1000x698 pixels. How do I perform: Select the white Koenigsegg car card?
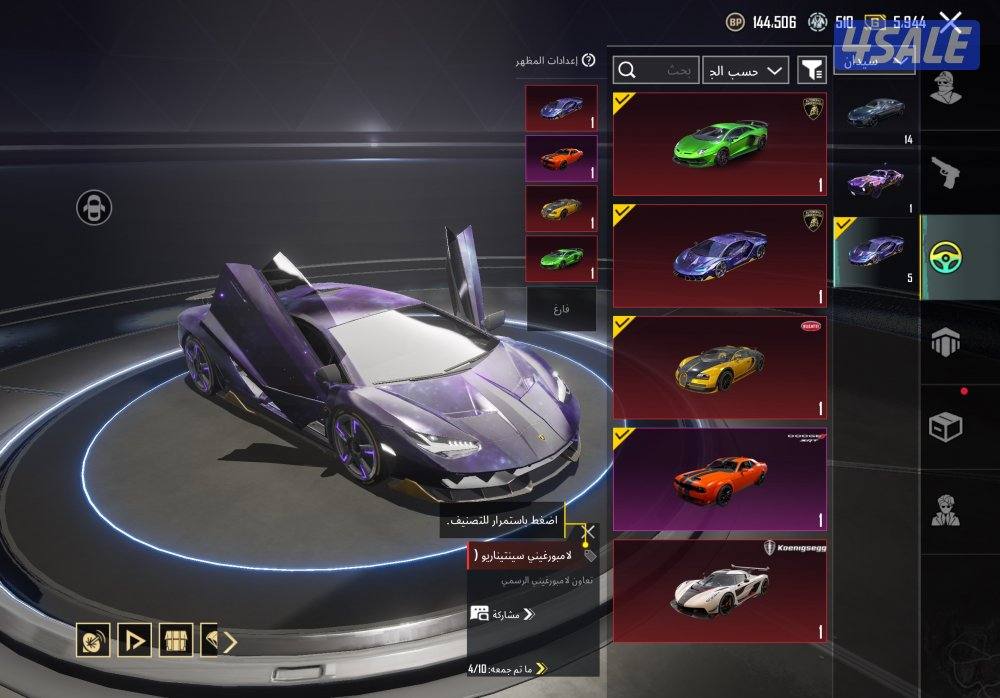719,591
